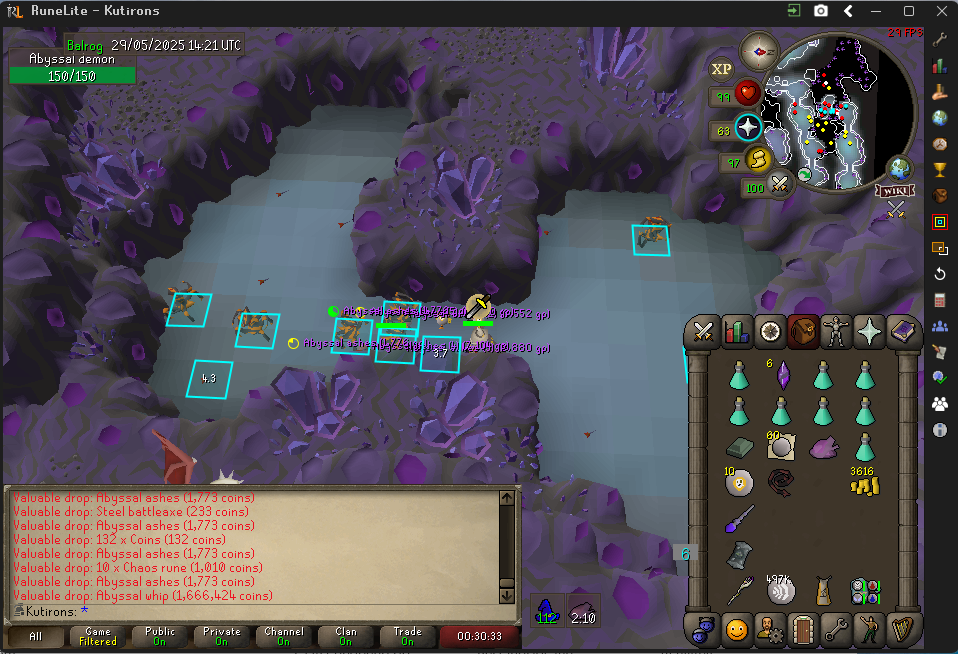Screen dimensions: 958x654
Task: Click the compass to face north
Action: pos(759,50)
